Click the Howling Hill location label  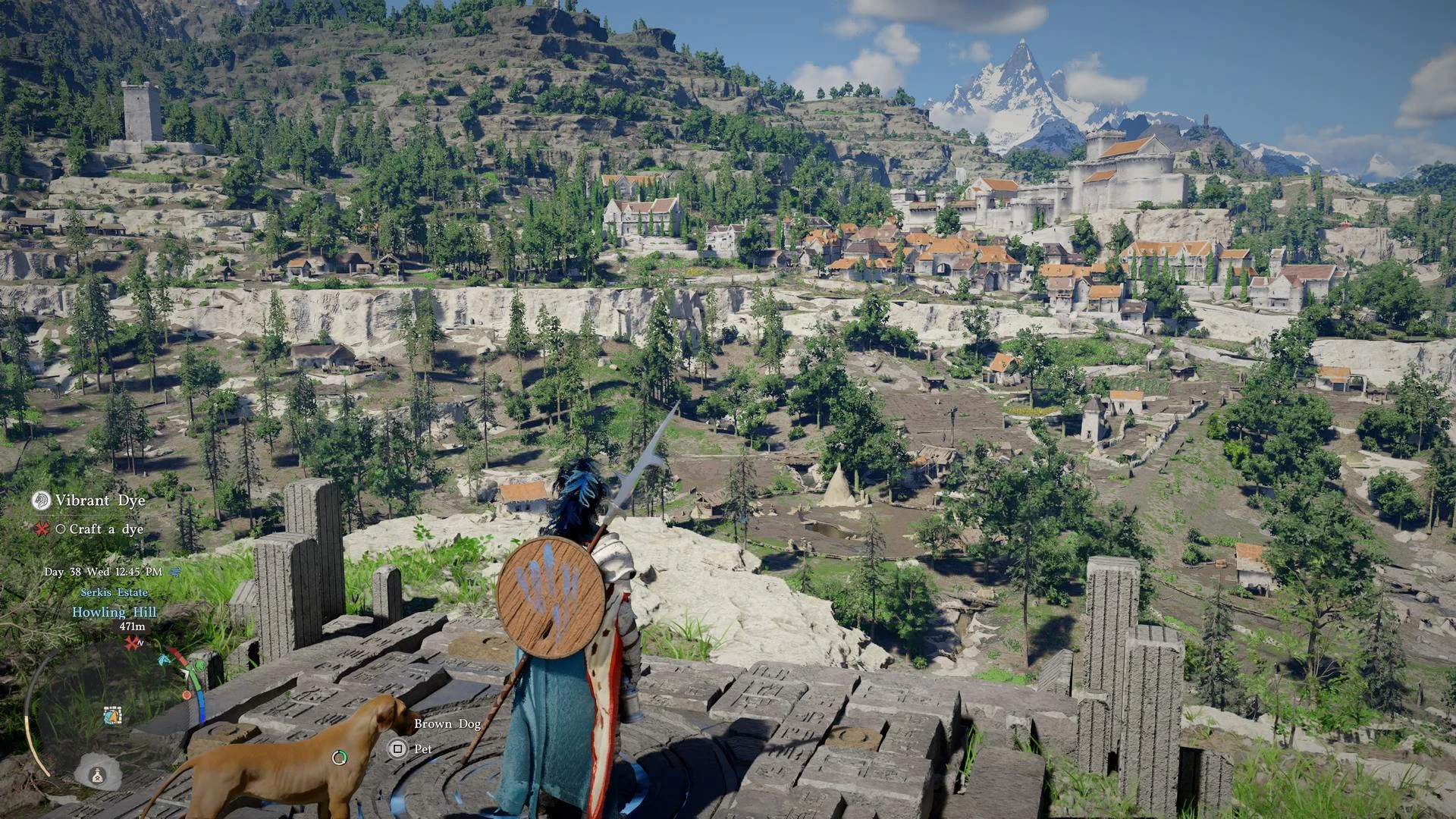(115, 612)
